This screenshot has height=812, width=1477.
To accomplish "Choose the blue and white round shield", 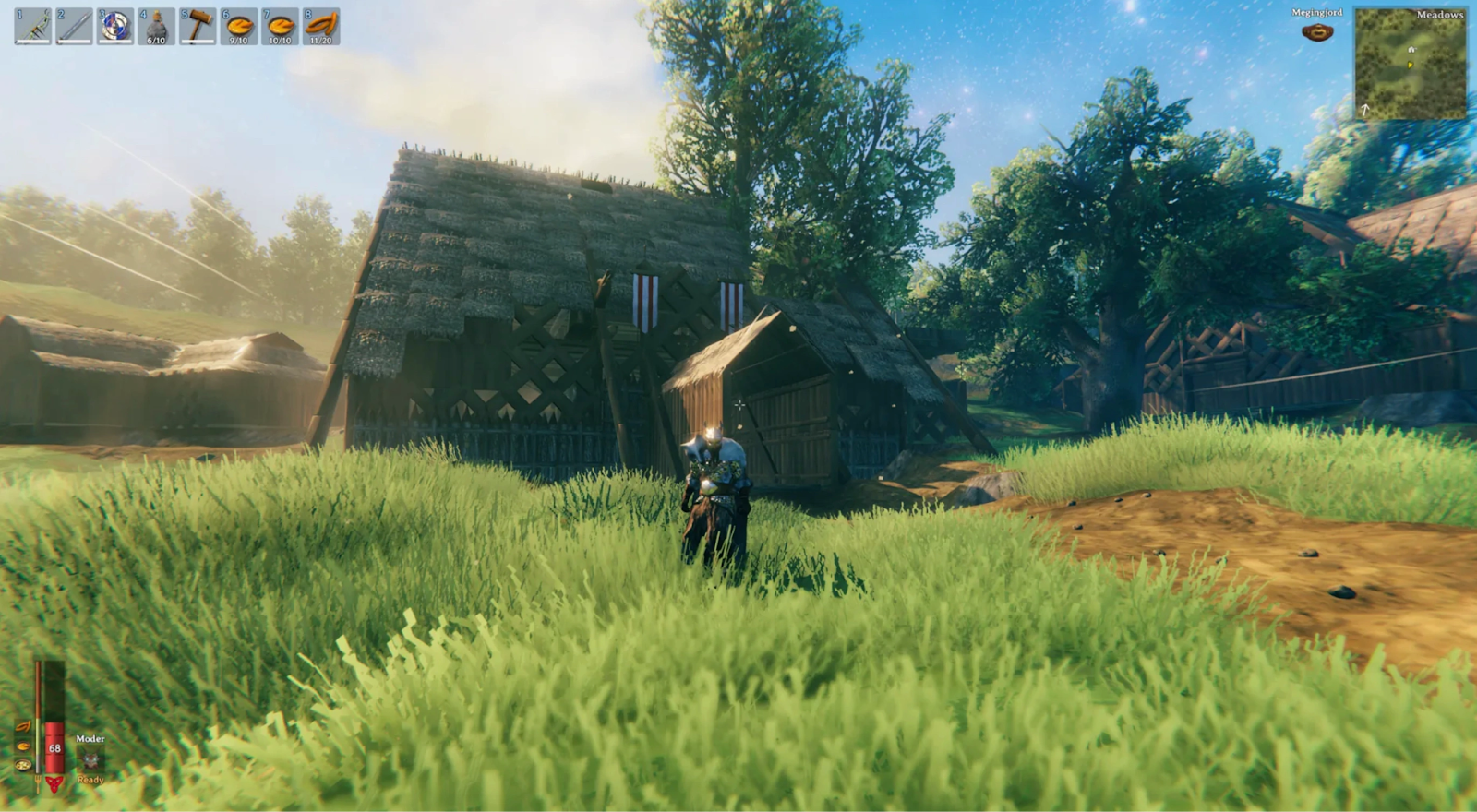I will pos(115,27).
